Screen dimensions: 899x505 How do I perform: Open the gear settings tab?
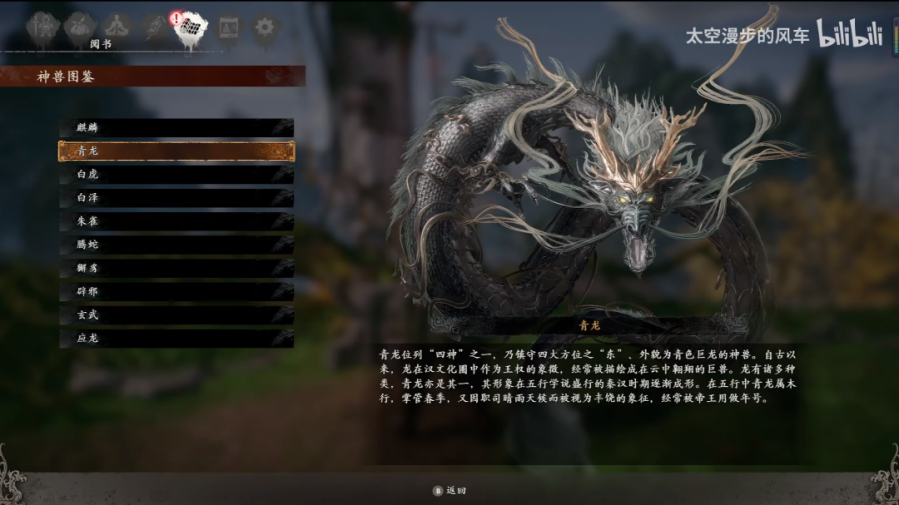pos(265,27)
